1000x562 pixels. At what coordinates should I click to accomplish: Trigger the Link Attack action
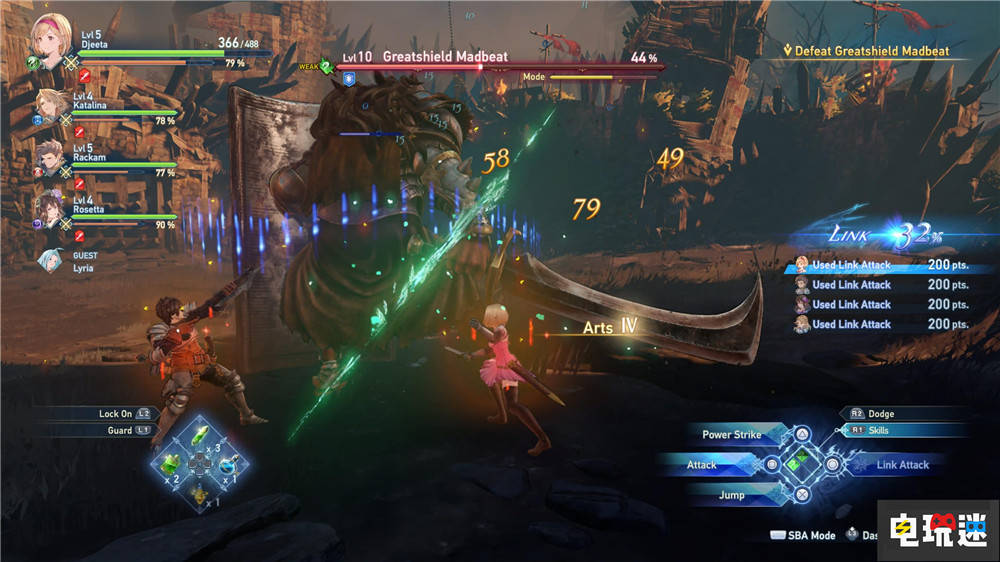901,465
